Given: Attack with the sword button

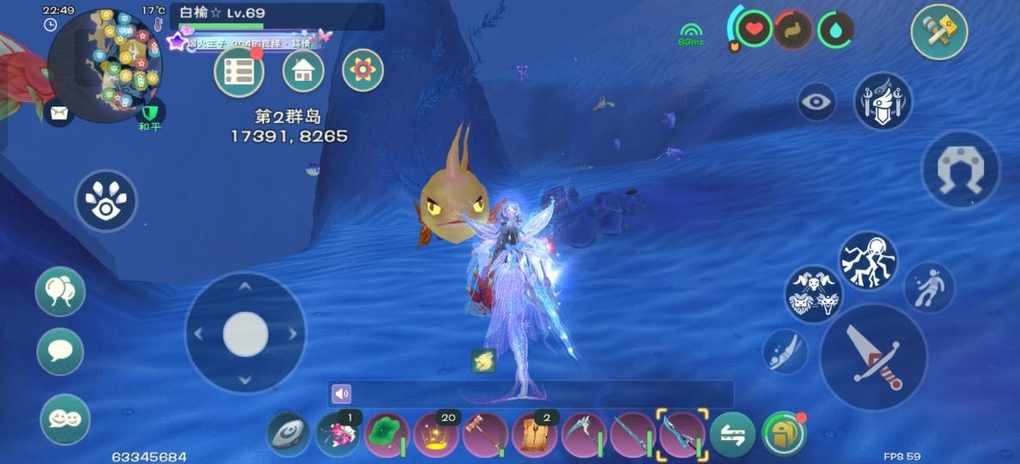Looking at the screenshot, I should 874,357.
